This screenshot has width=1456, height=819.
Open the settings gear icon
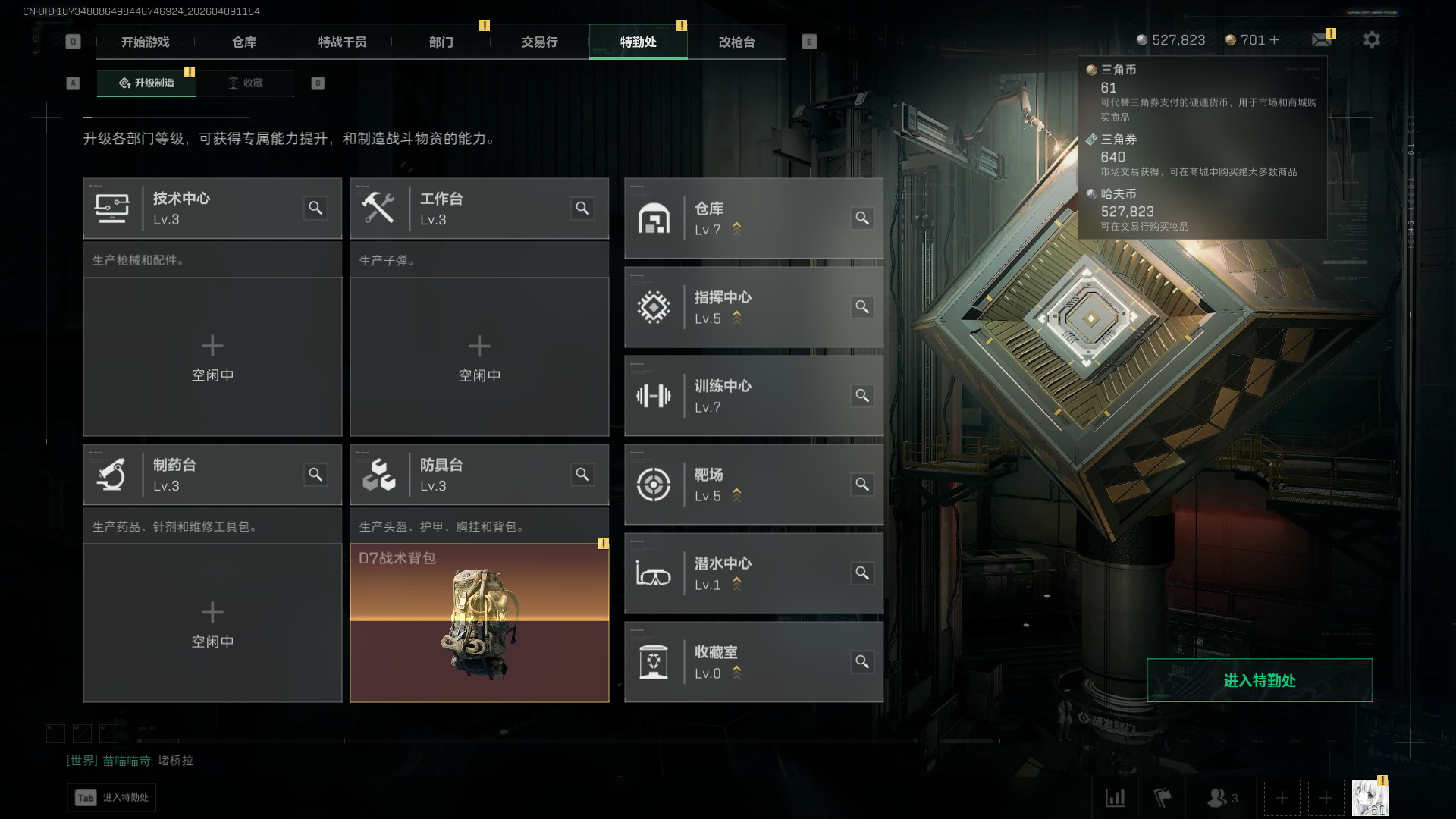click(1372, 39)
